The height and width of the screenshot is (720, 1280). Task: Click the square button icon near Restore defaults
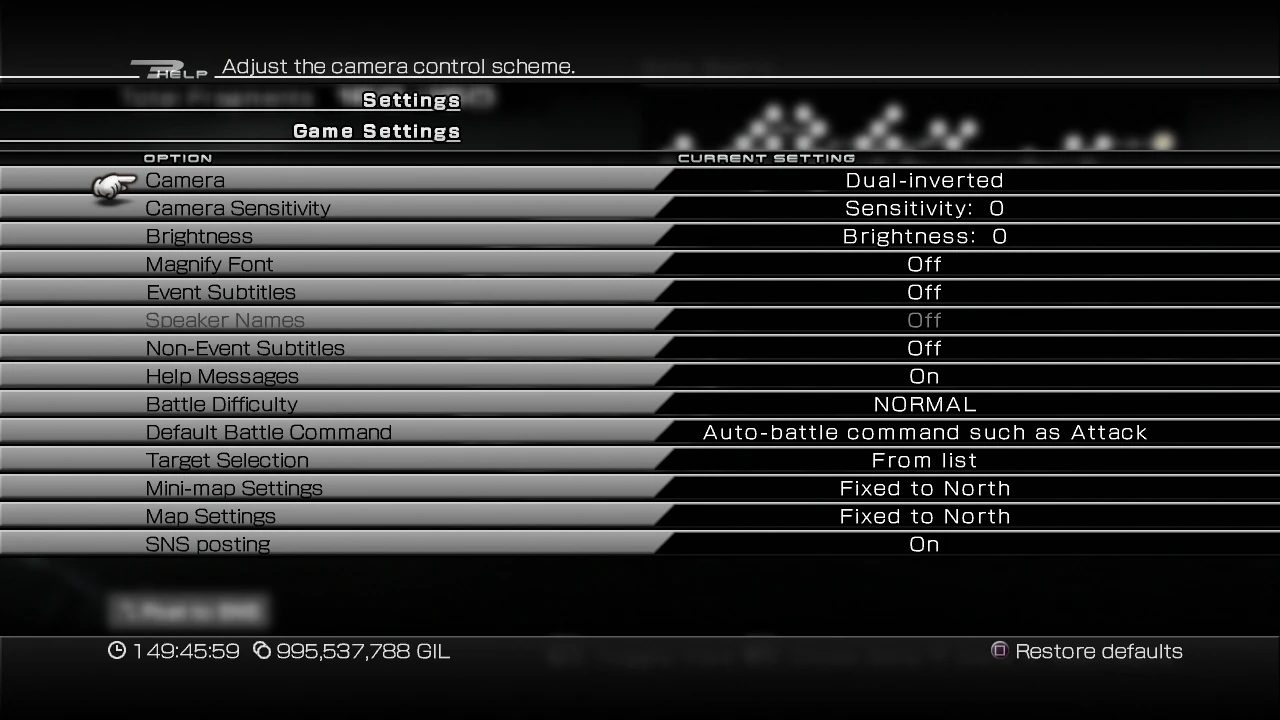tap(998, 651)
